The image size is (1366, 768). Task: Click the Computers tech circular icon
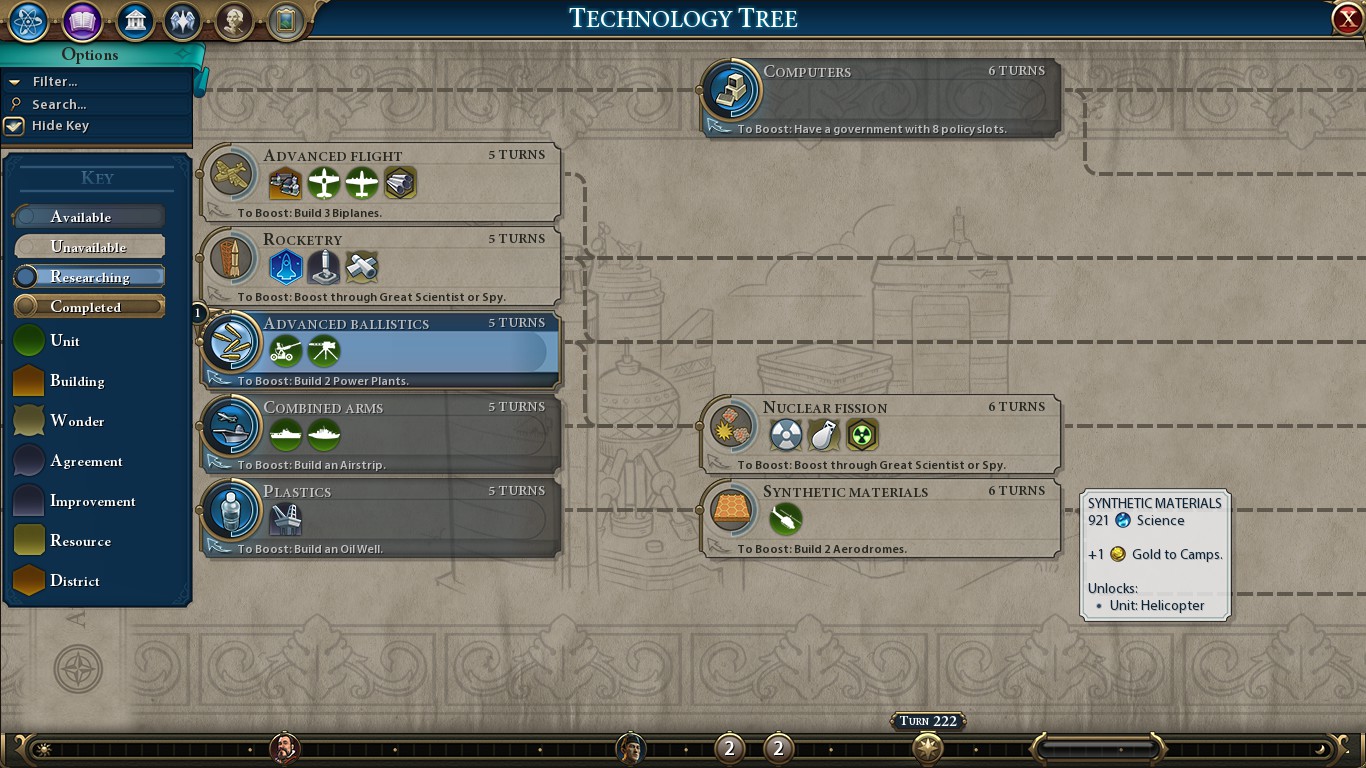(x=730, y=90)
